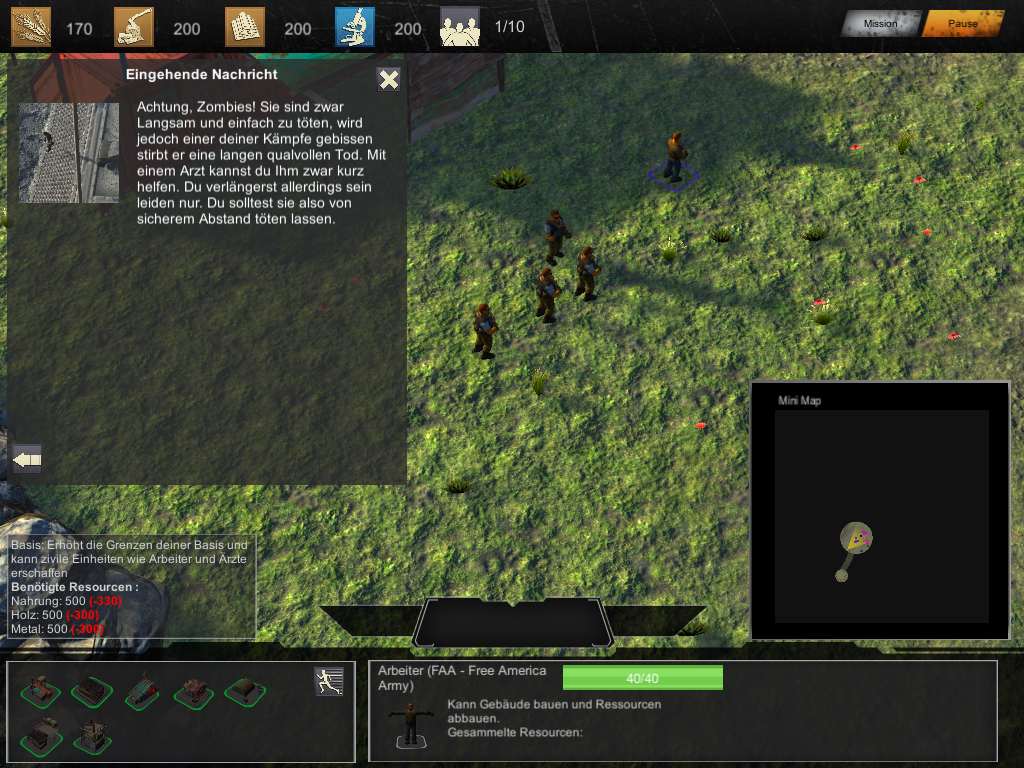This screenshot has height=768, width=1024.
Task: Close the incoming message panel
Action: pos(389,80)
